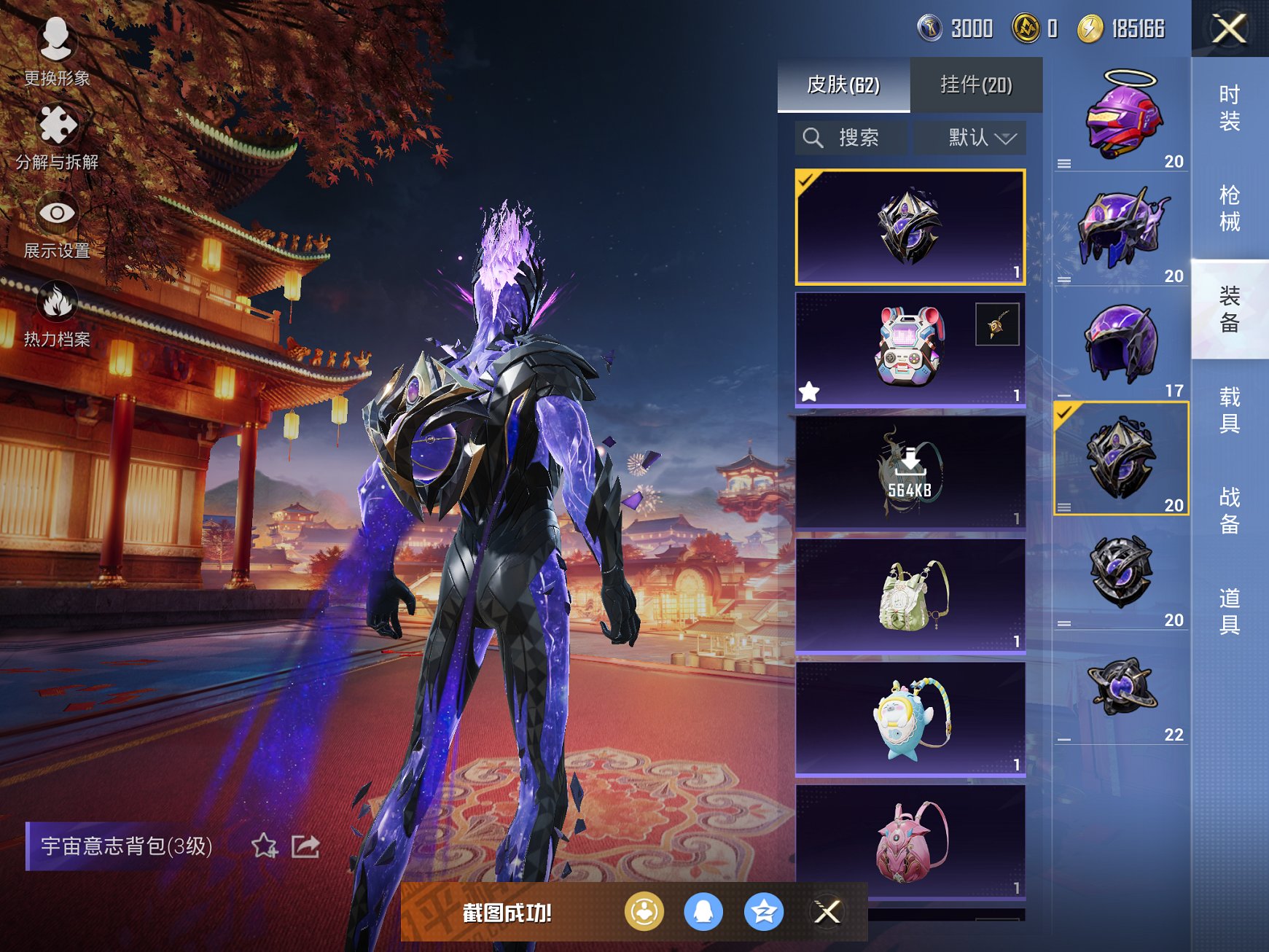Screen dimensions: 1269x952
Task: Select the 皮肤(62) tab
Action: 843,85
